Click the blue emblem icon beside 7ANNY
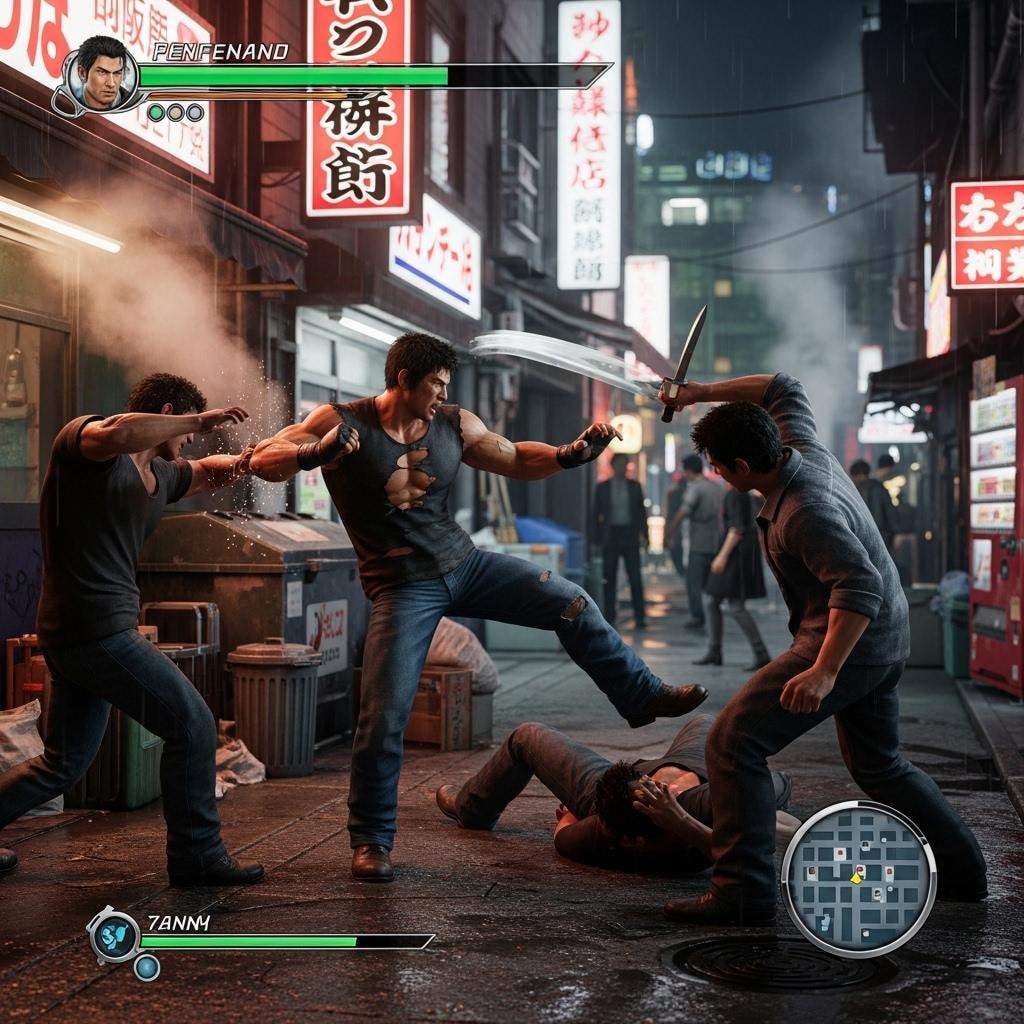Image resolution: width=1024 pixels, height=1024 pixels. pos(114,935)
